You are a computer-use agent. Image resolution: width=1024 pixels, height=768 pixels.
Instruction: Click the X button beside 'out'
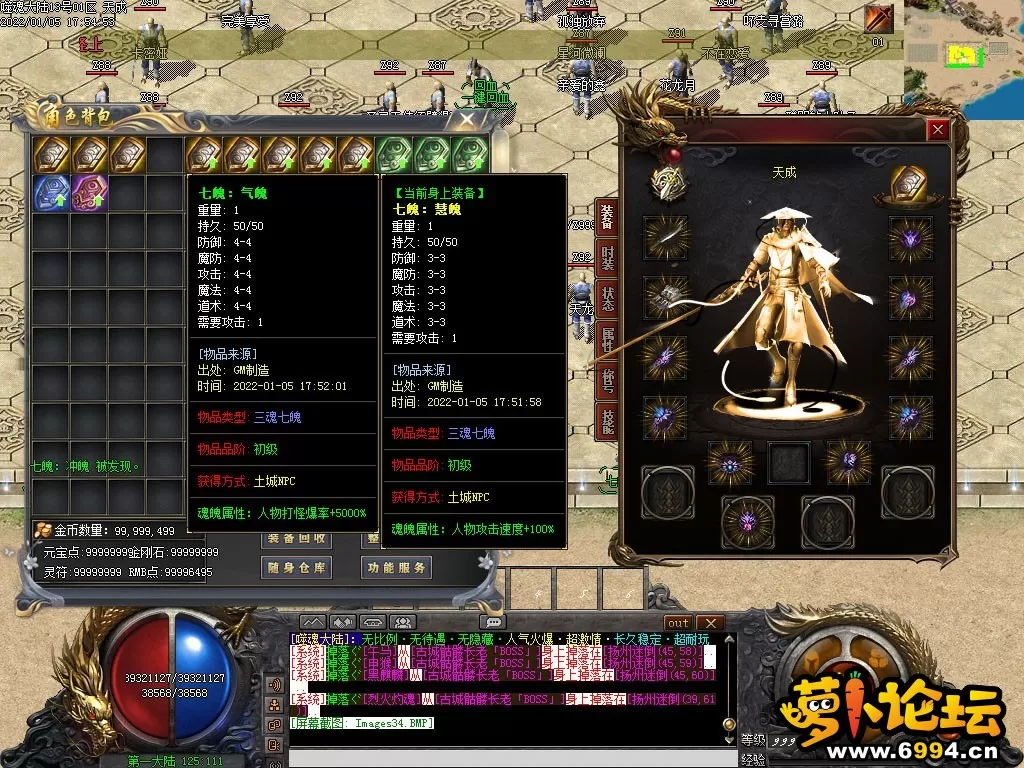pyautogui.click(x=709, y=623)
